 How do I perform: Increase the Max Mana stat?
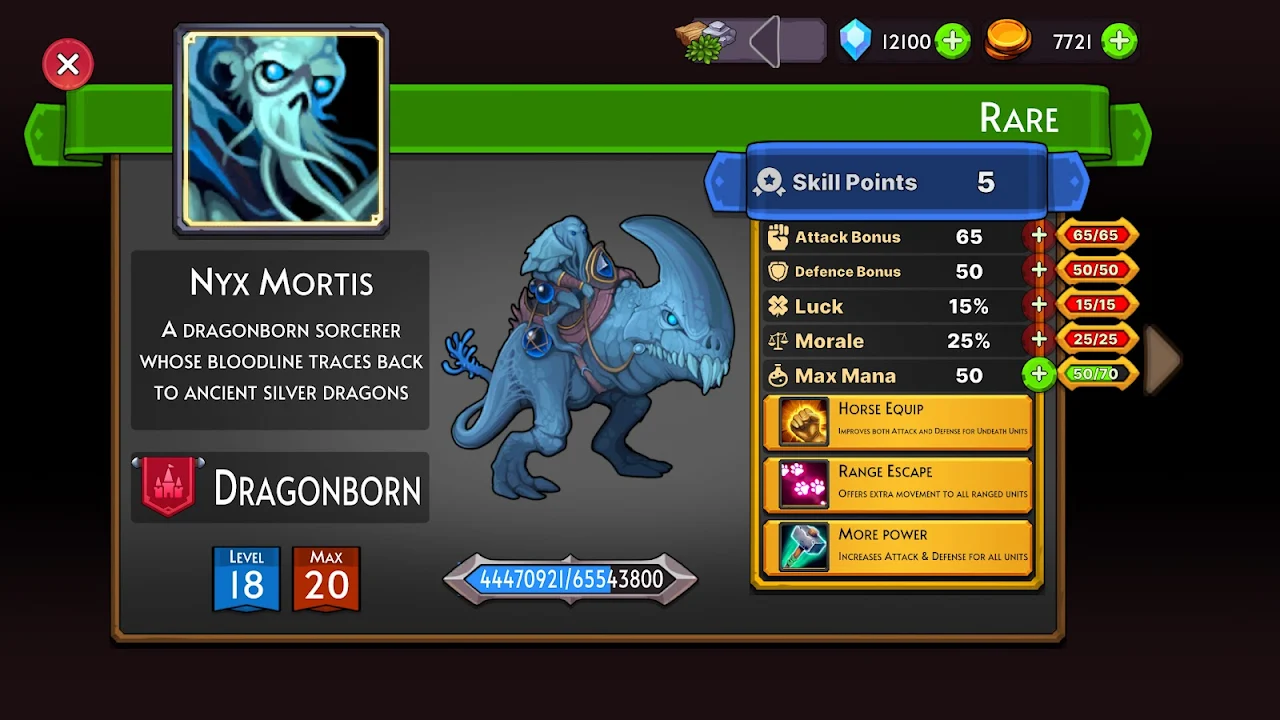tap(1039, 375)
